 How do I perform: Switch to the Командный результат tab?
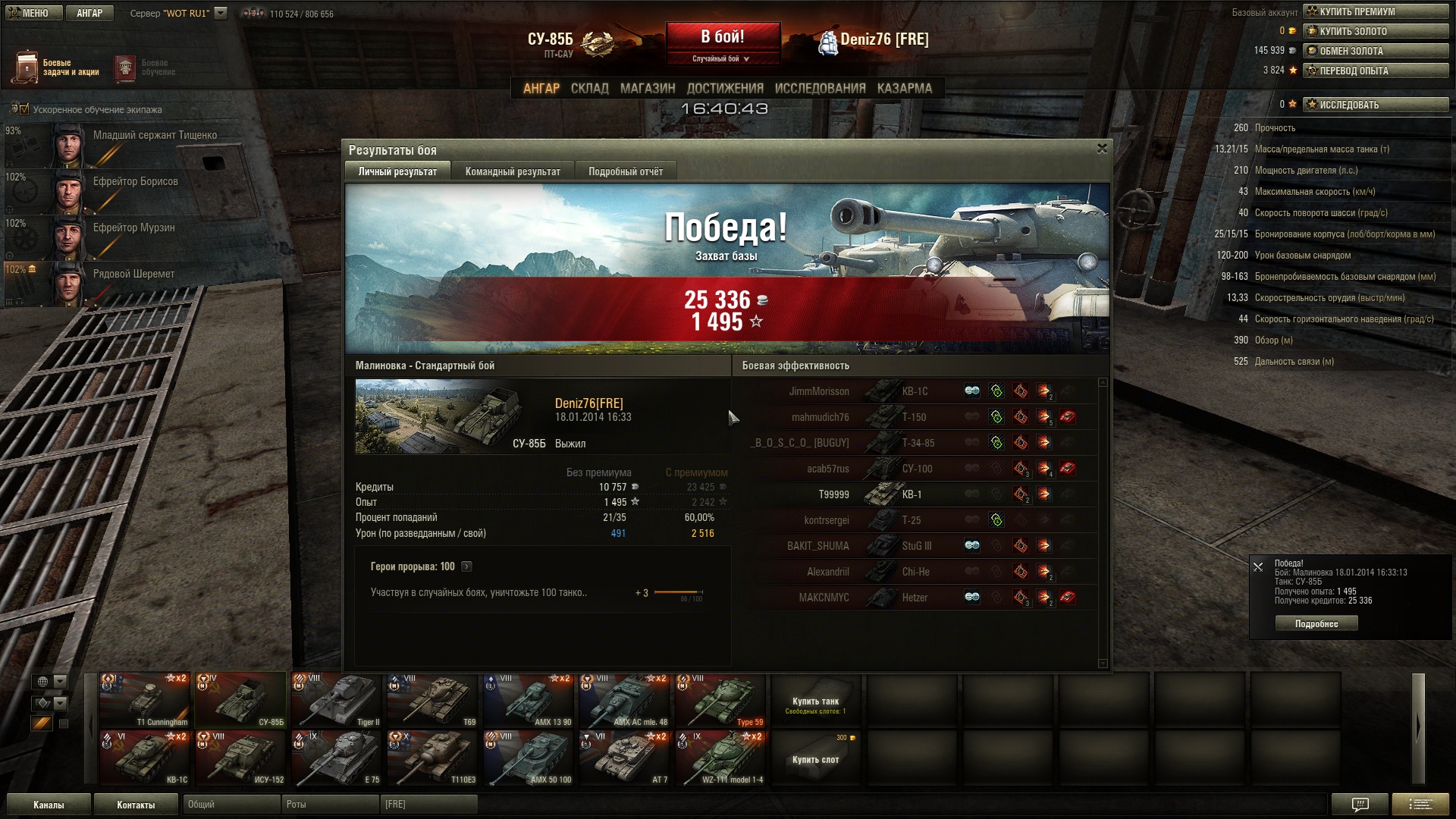pyautogui.click(x=513, y=171)
